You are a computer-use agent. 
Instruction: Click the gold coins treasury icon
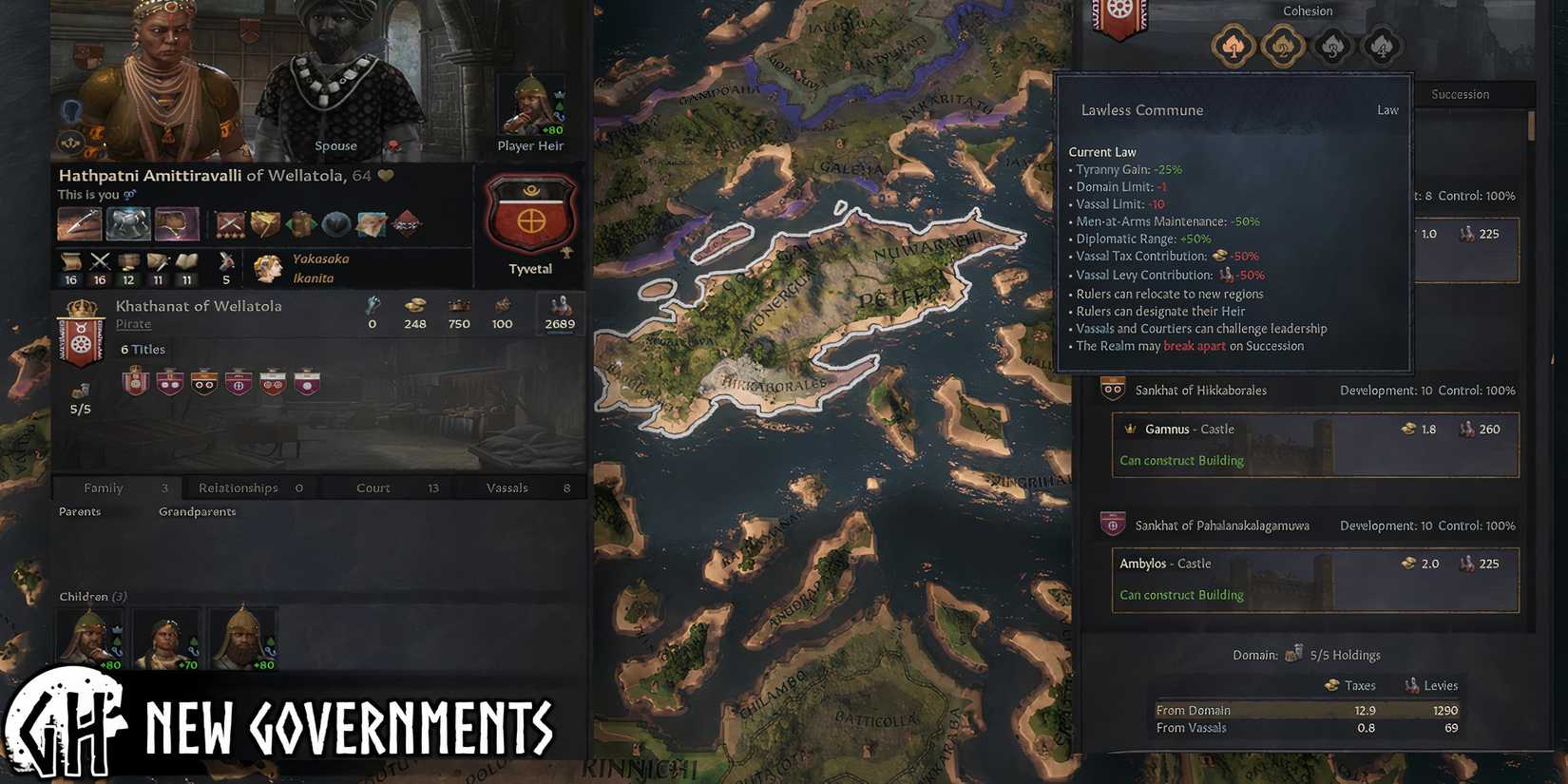coord(414,307)
